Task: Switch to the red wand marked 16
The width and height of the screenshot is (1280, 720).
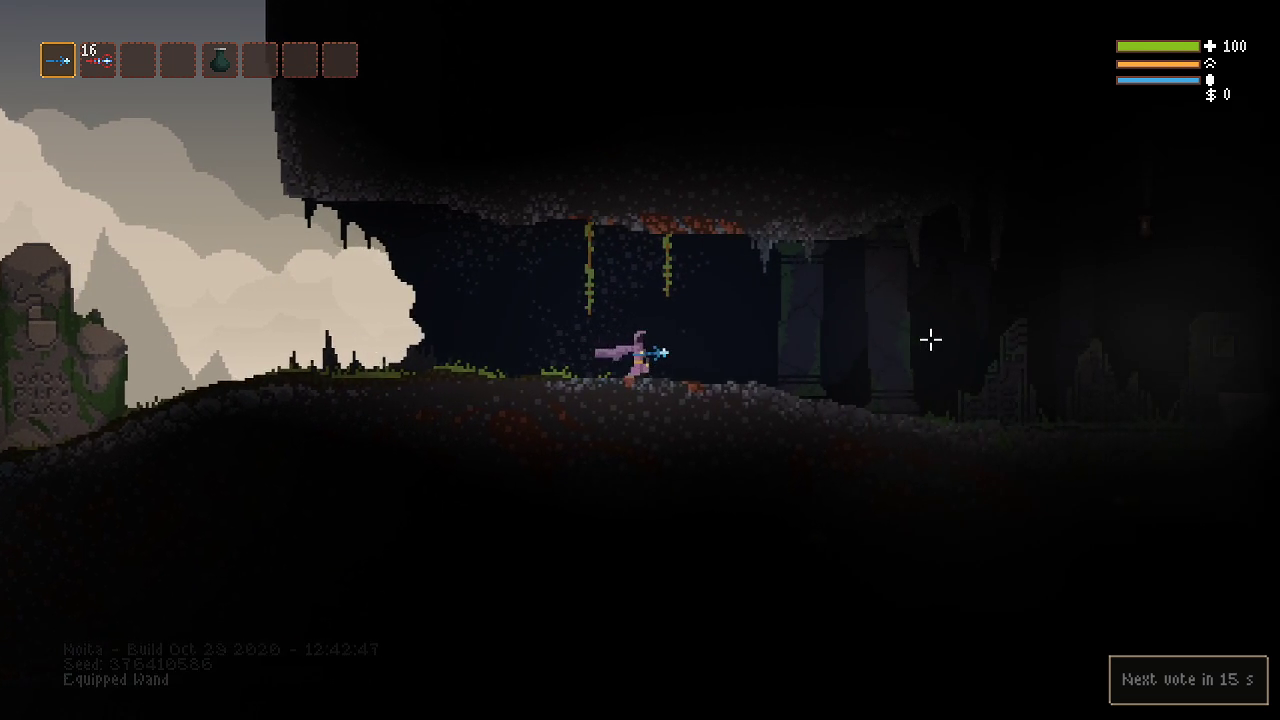Action: click(x=98, y=60)
